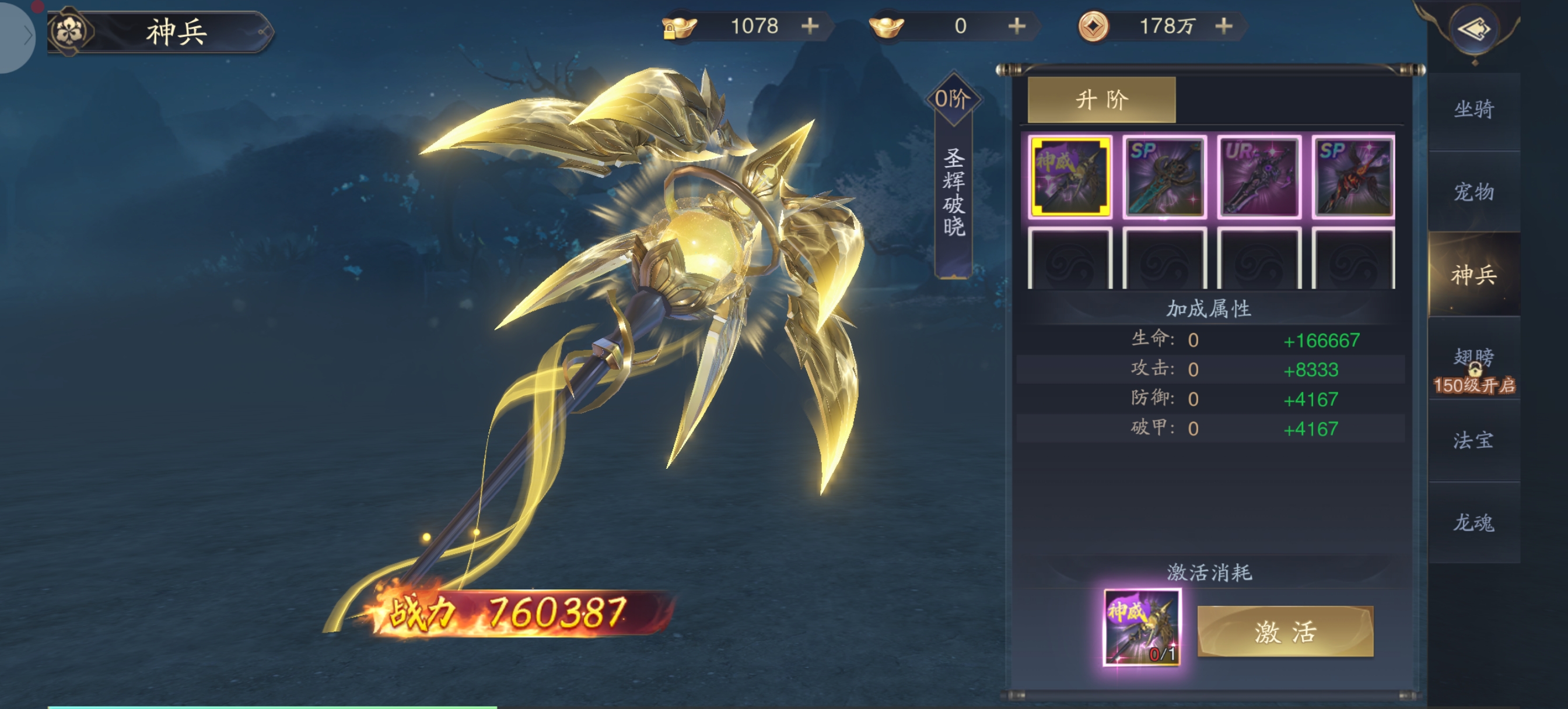Screen dimensions: 1568x709
Task: Select the 神兵 side tab
Action: 1473,275
